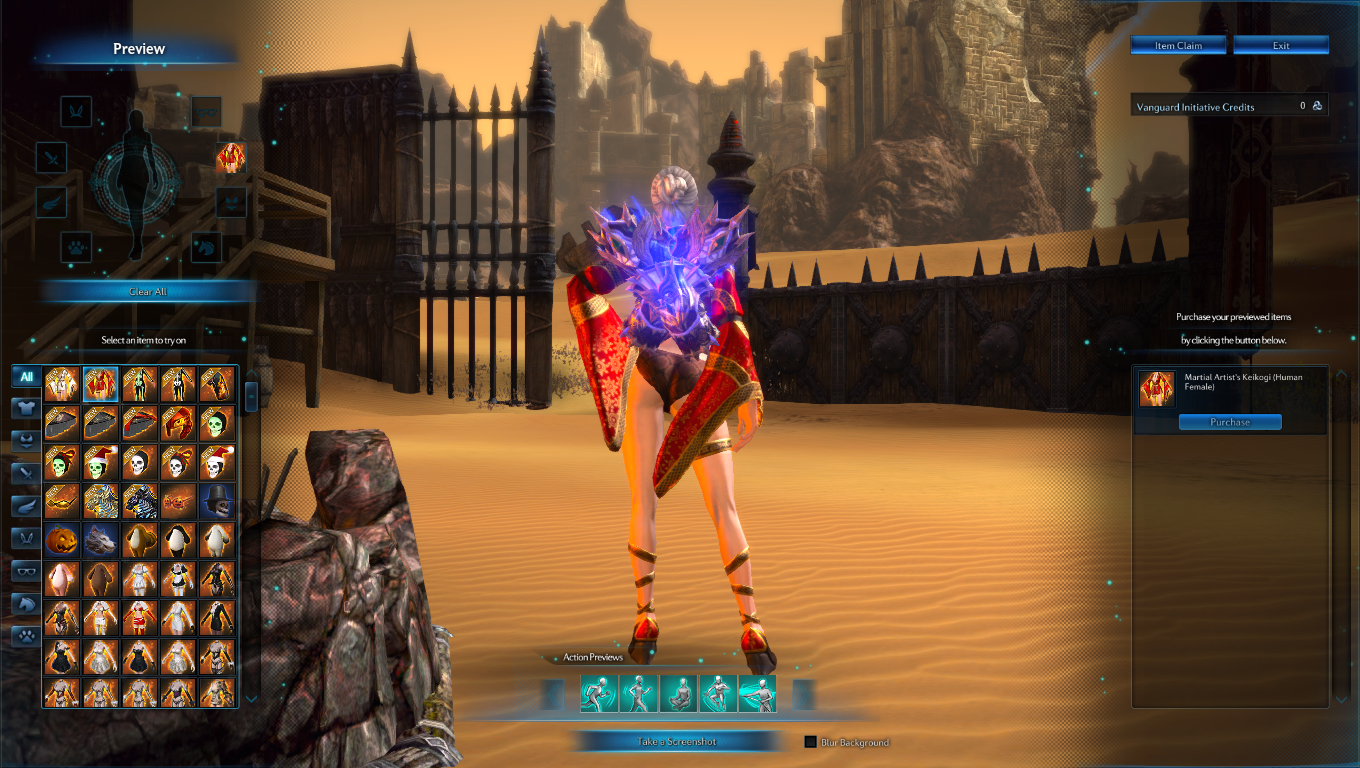Screen dimensions: 1360x768
Task: Play the running action preview
Action: pyautogui.click(x=598, y=693)
